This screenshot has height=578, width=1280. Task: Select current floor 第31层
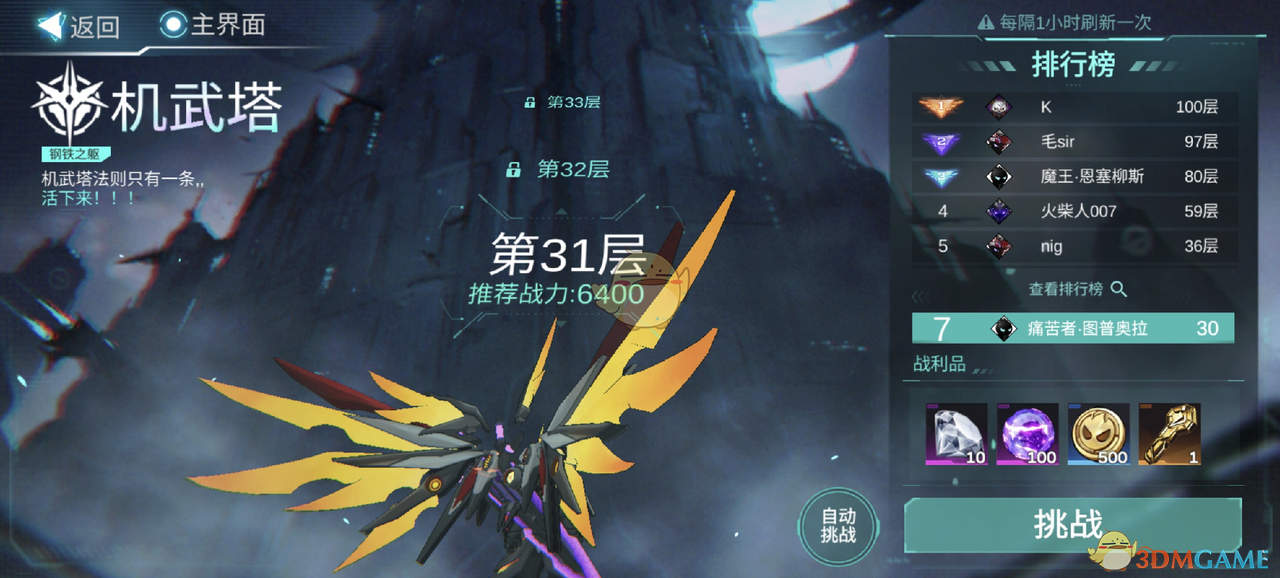click(567, 258)
